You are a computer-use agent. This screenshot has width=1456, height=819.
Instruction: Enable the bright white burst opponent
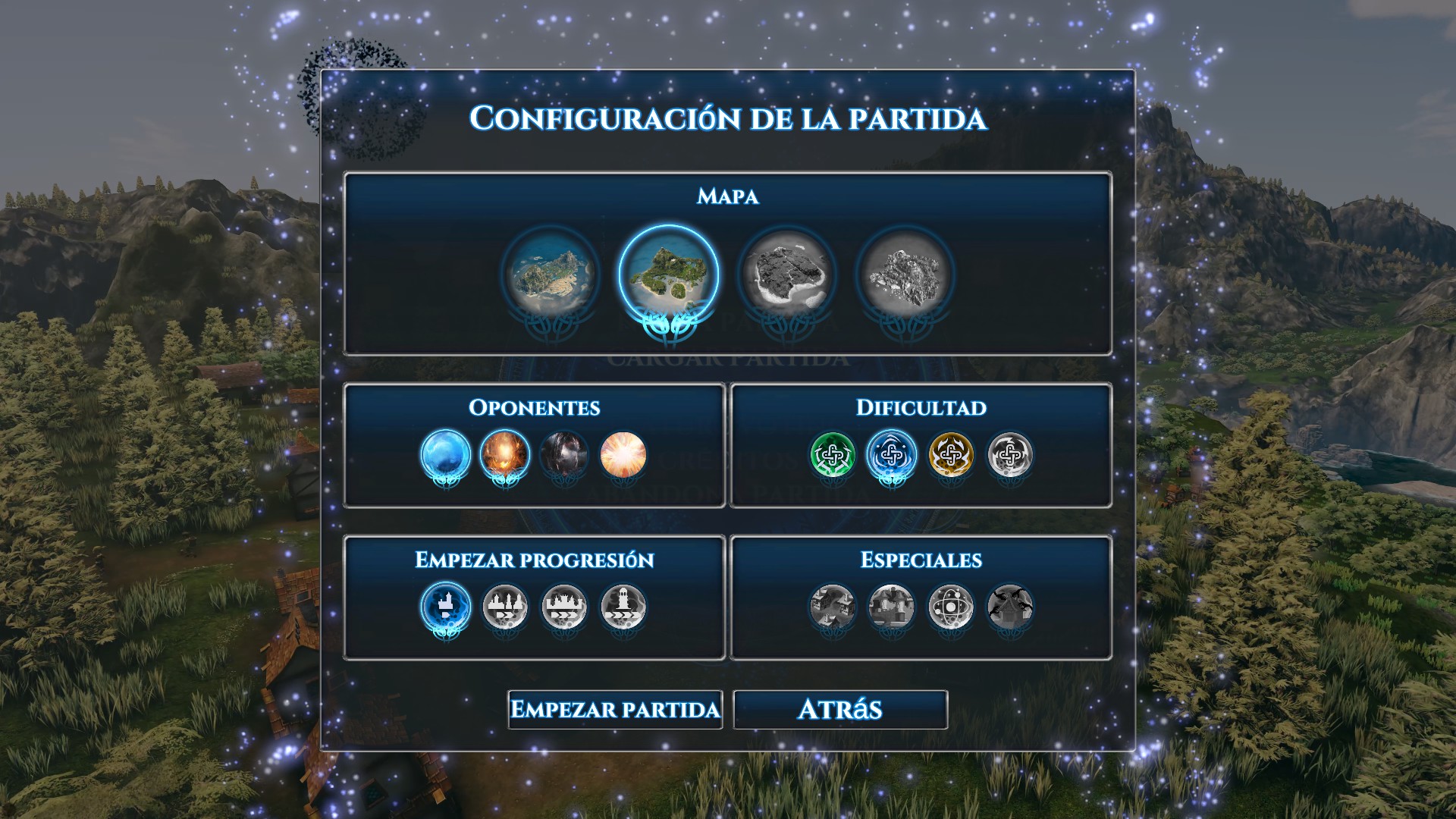click(x=623, y=455)
